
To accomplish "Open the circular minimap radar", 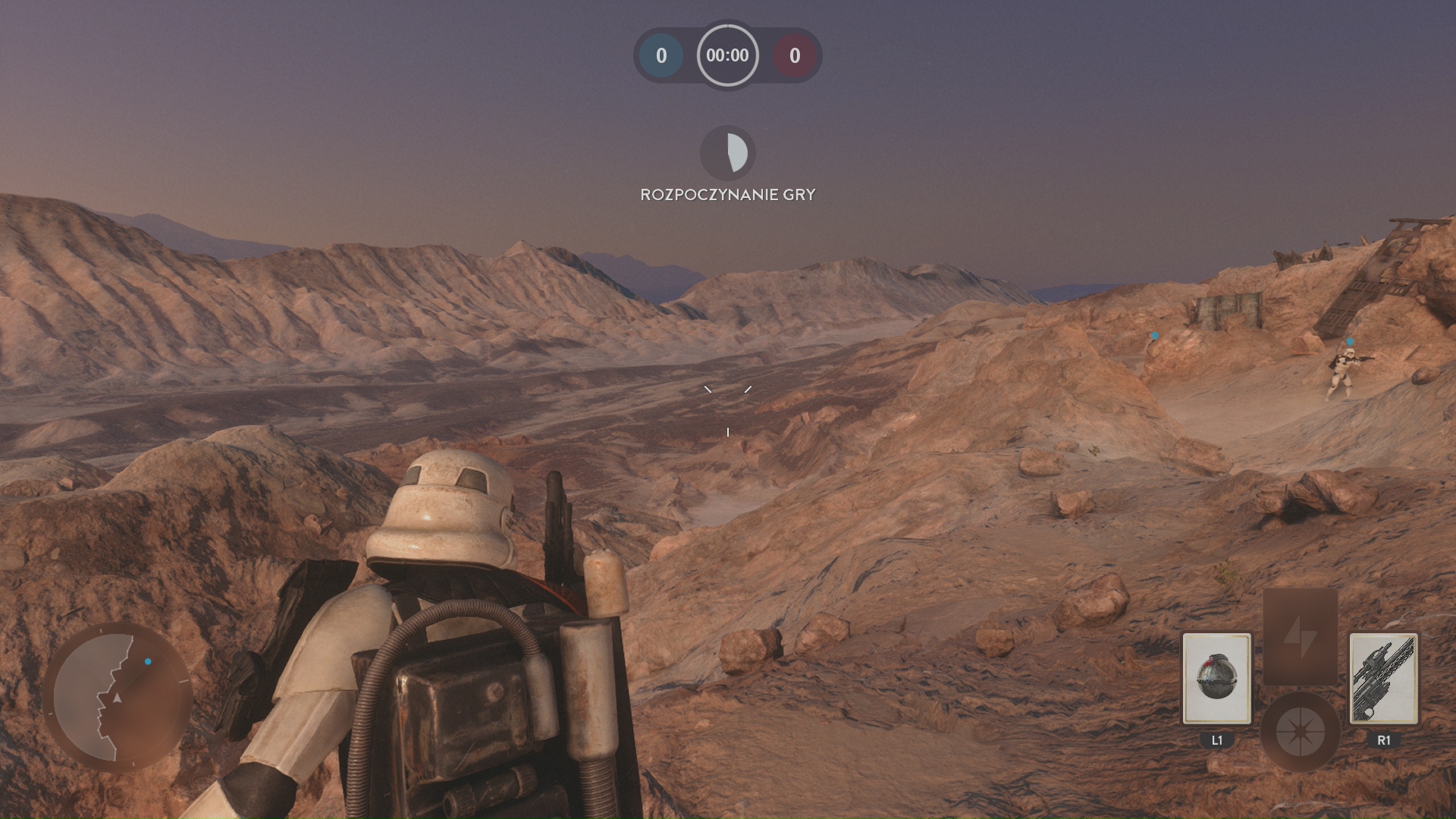I will click(118, 698).
